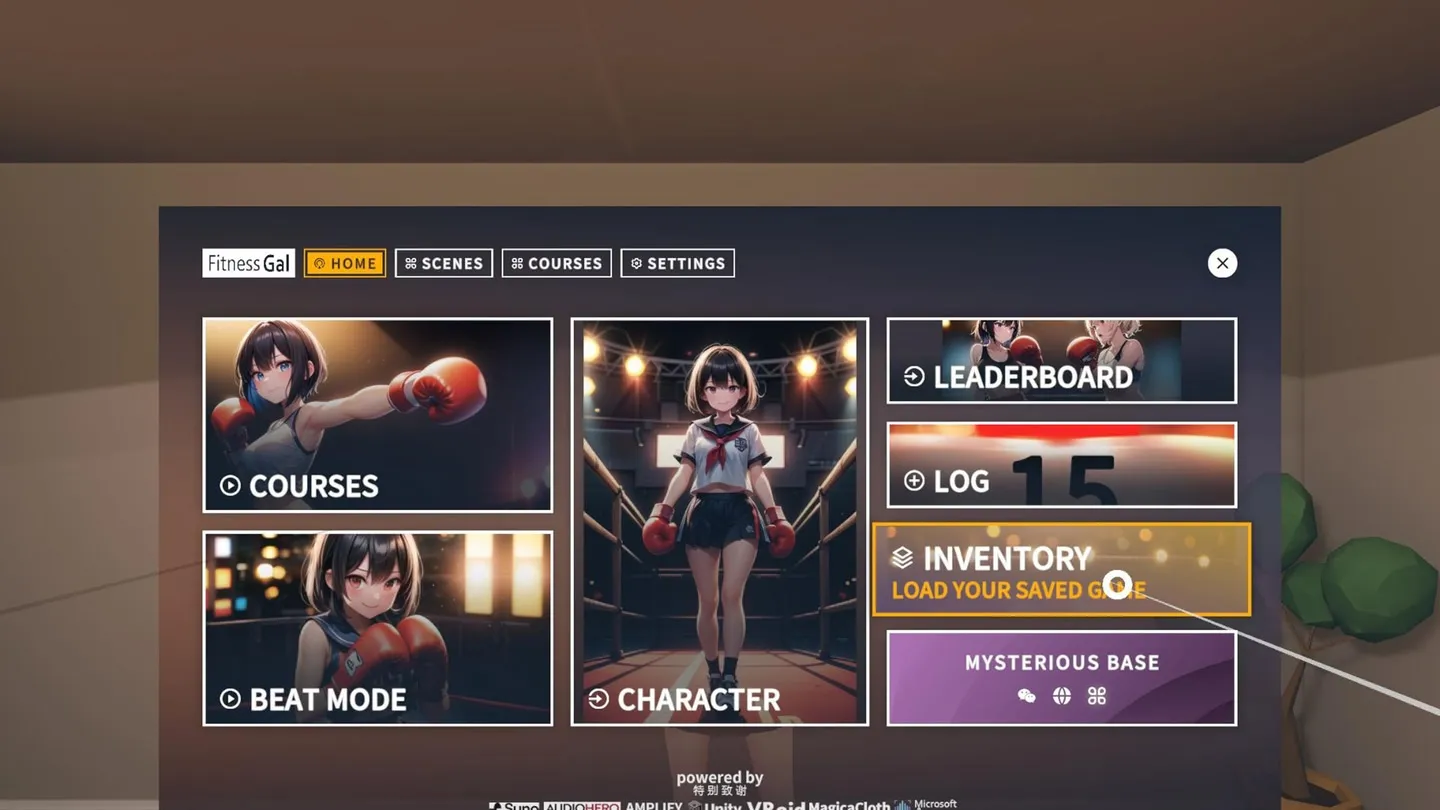
Task: Switch to the Courses tab
Action: (x=556, y=263)
